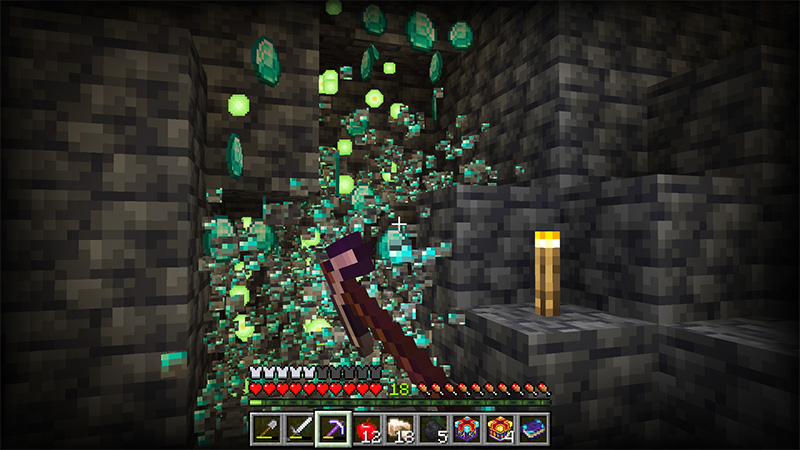800x450 pixels.
Task: Select the red apple stack of 12
Action: tap(366, 430)
